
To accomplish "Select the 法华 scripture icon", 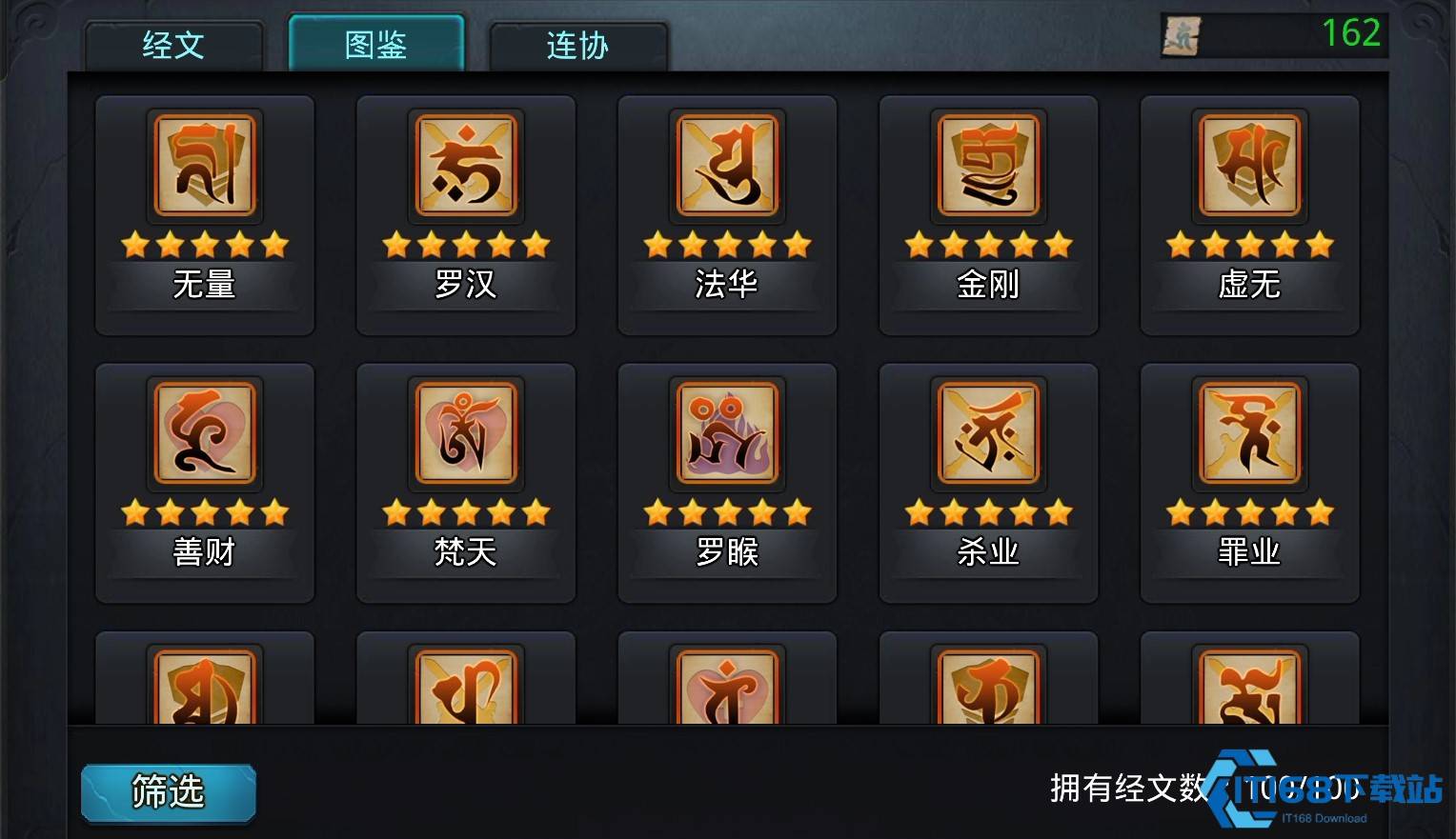I will 726,166.
